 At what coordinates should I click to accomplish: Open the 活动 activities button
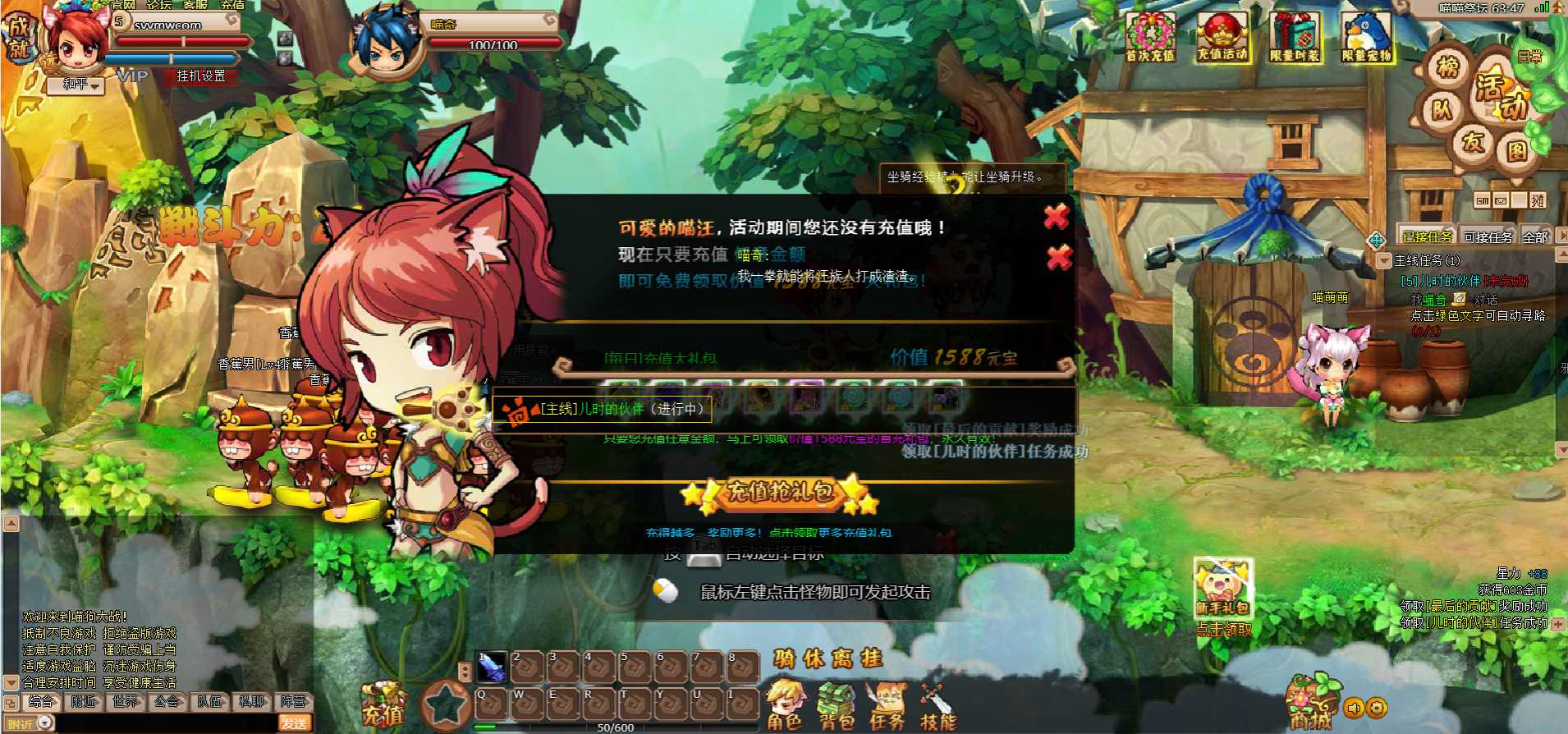point(1500,96)
